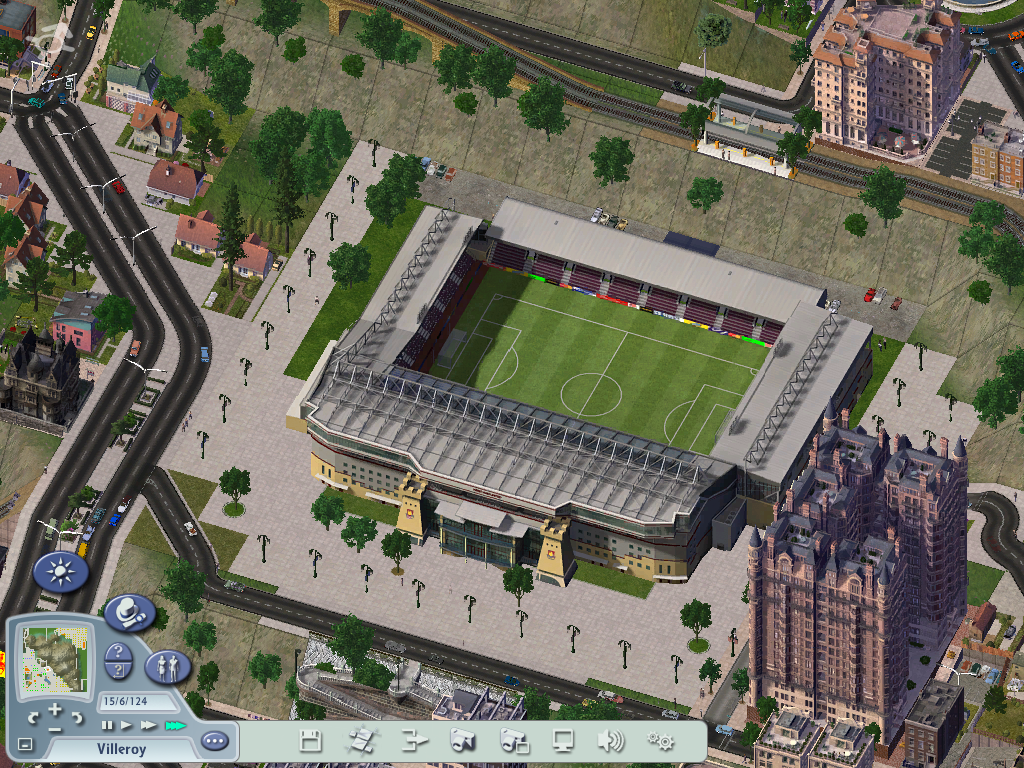The height and width of the screenshot is (768, 1024).
Task: Set simulation to double-arrow fast speed
Action: point(148,725)
